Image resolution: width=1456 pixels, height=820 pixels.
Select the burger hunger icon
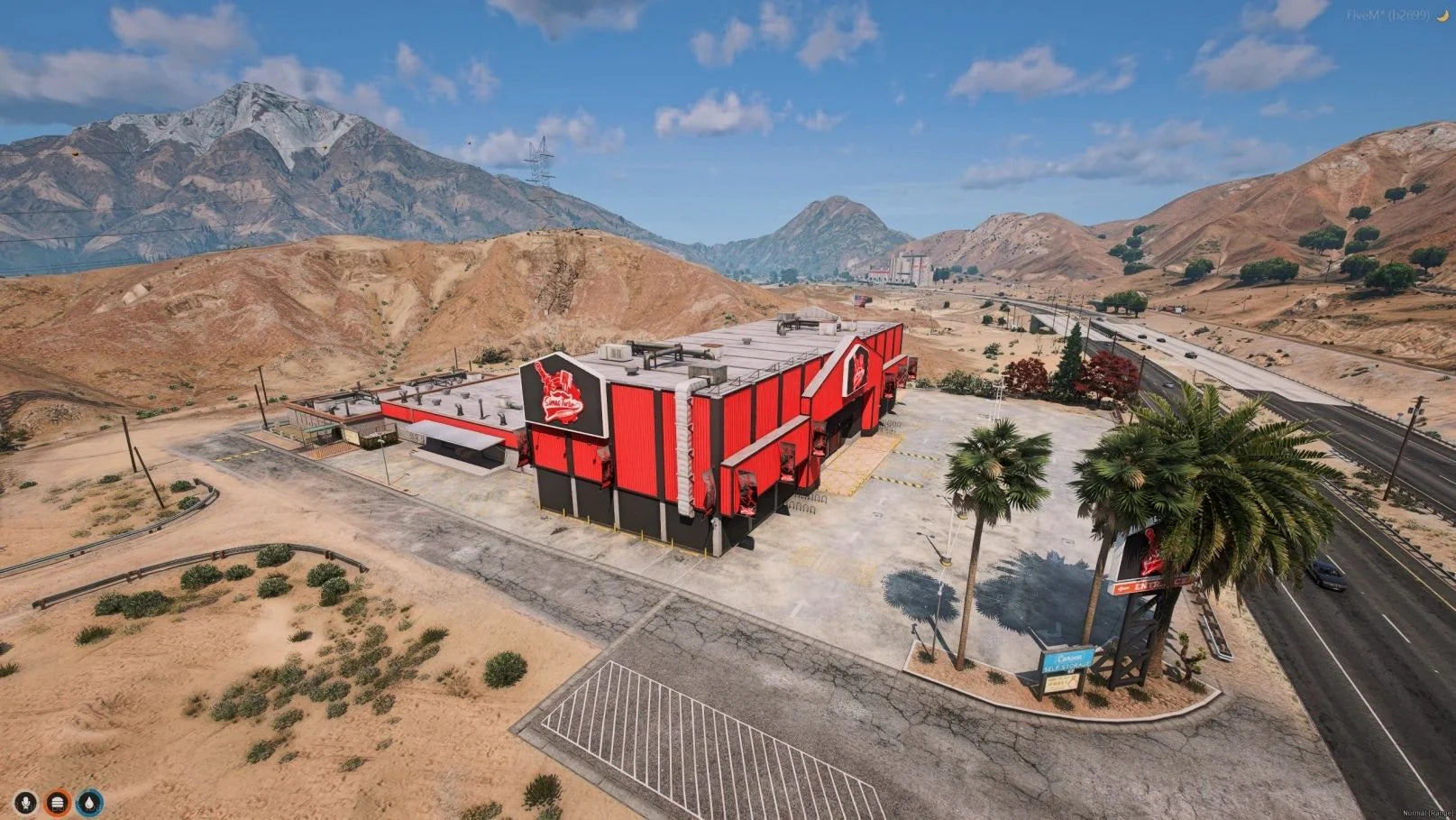[x=58, y=802]
